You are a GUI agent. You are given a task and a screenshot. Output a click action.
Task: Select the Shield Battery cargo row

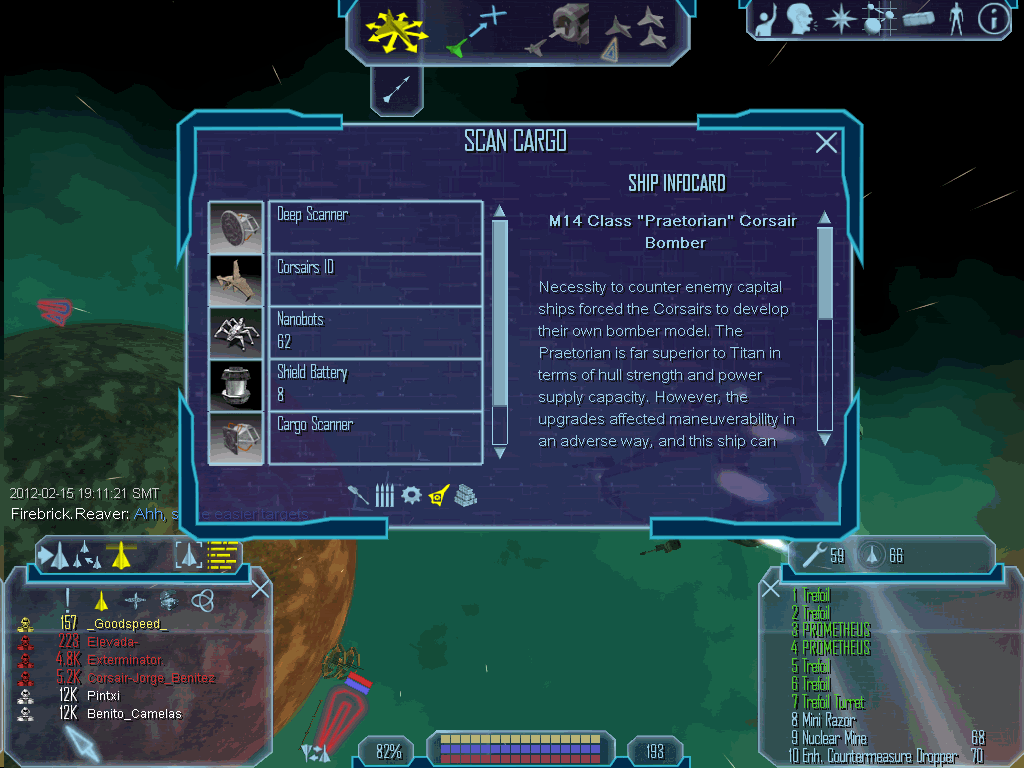[375, 384]
